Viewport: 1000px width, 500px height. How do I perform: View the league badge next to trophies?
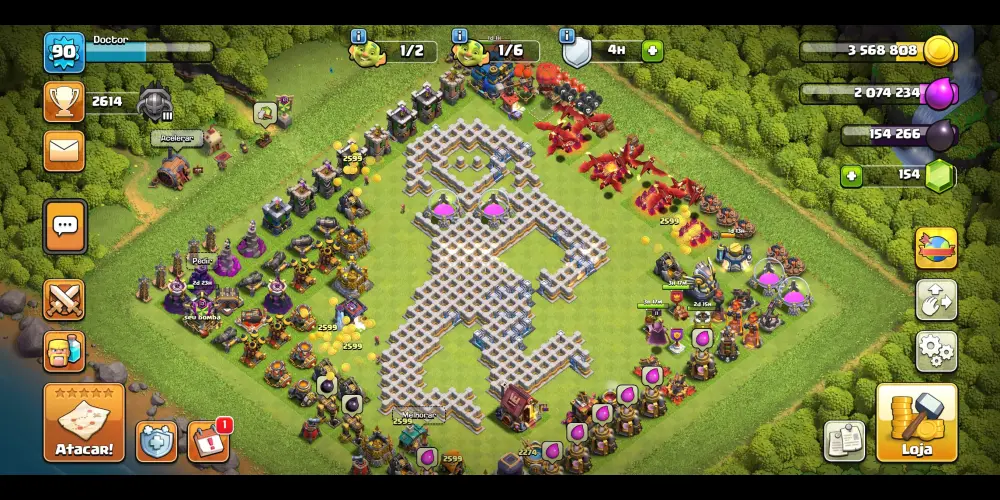[155, 102]
